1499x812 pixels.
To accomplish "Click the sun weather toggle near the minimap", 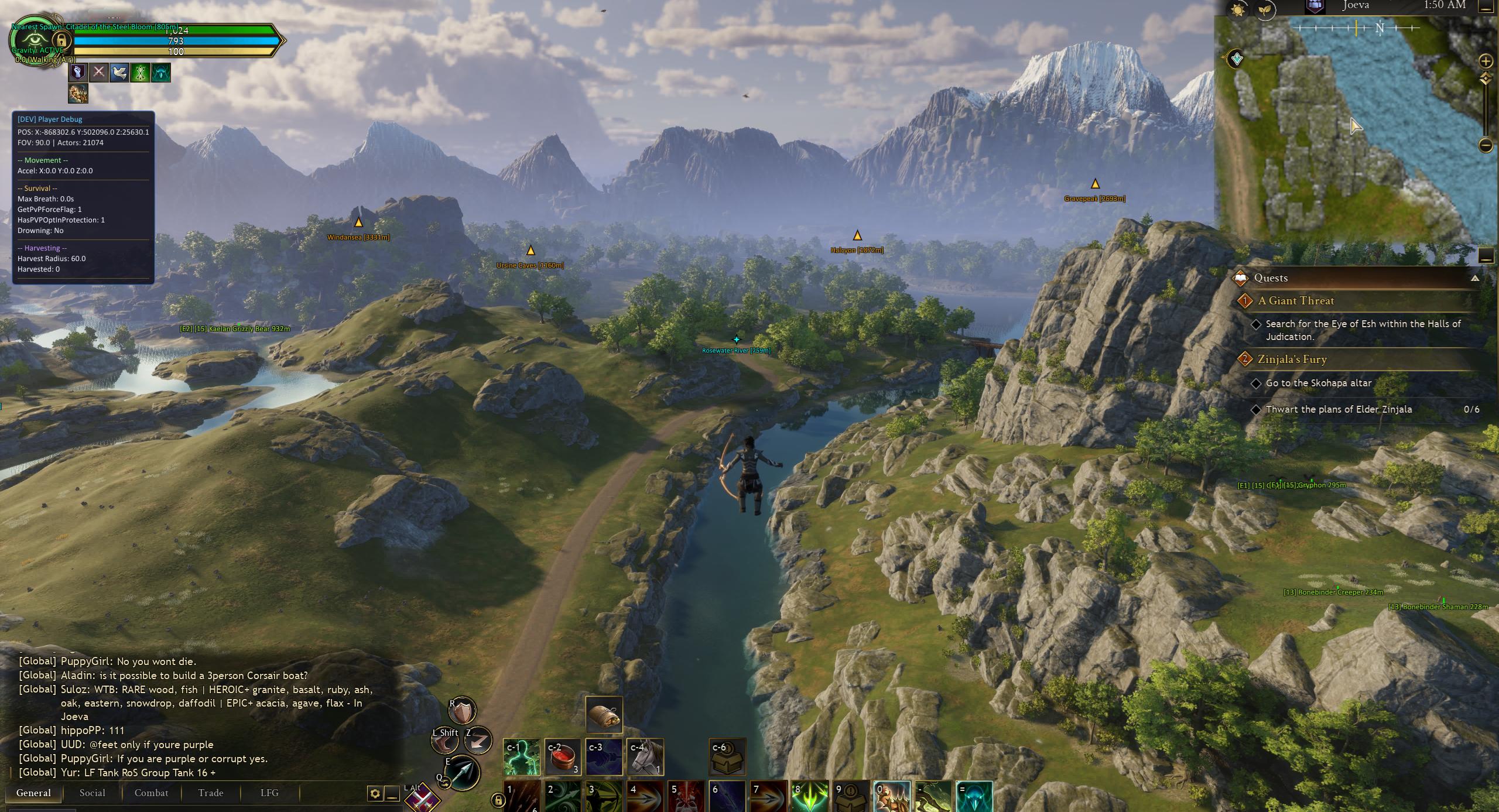I will pos(1237,11).
